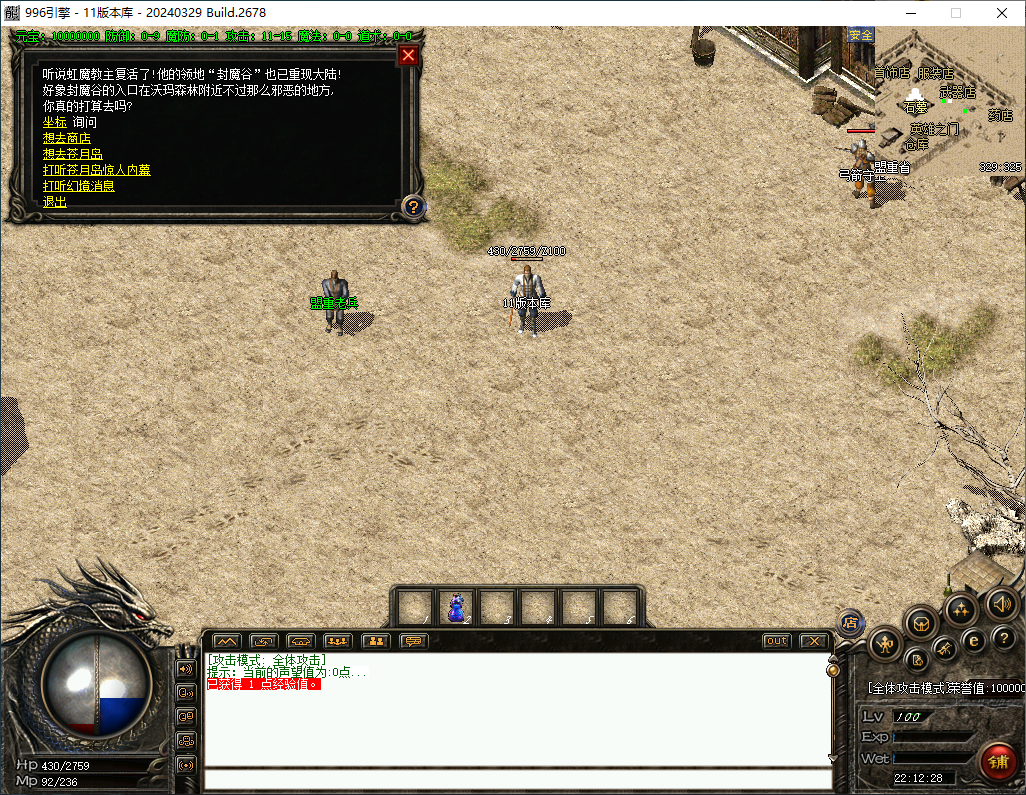The image size is (1026, 795).
Task: Open the round 店 shop icon
Action: pos(850,622)
